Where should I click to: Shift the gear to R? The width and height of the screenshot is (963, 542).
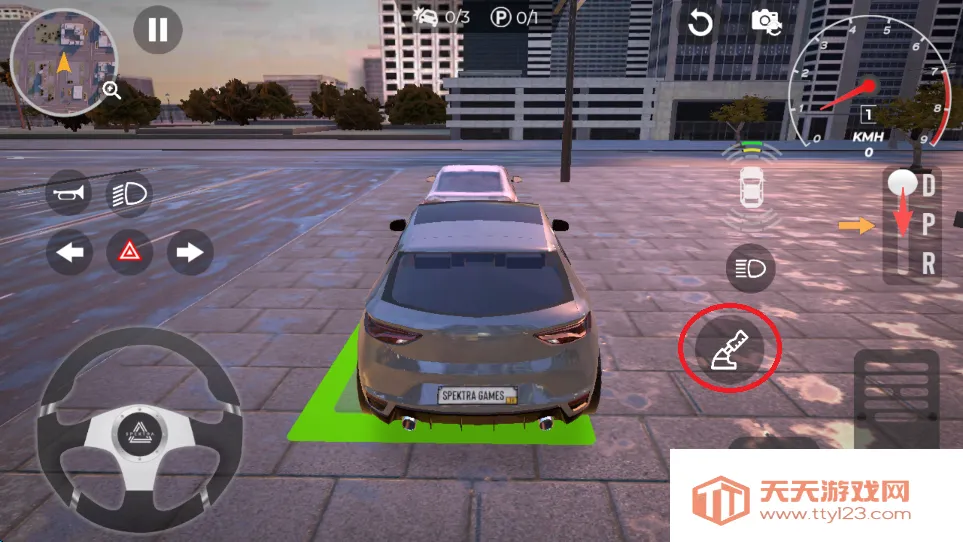[929, 263]
